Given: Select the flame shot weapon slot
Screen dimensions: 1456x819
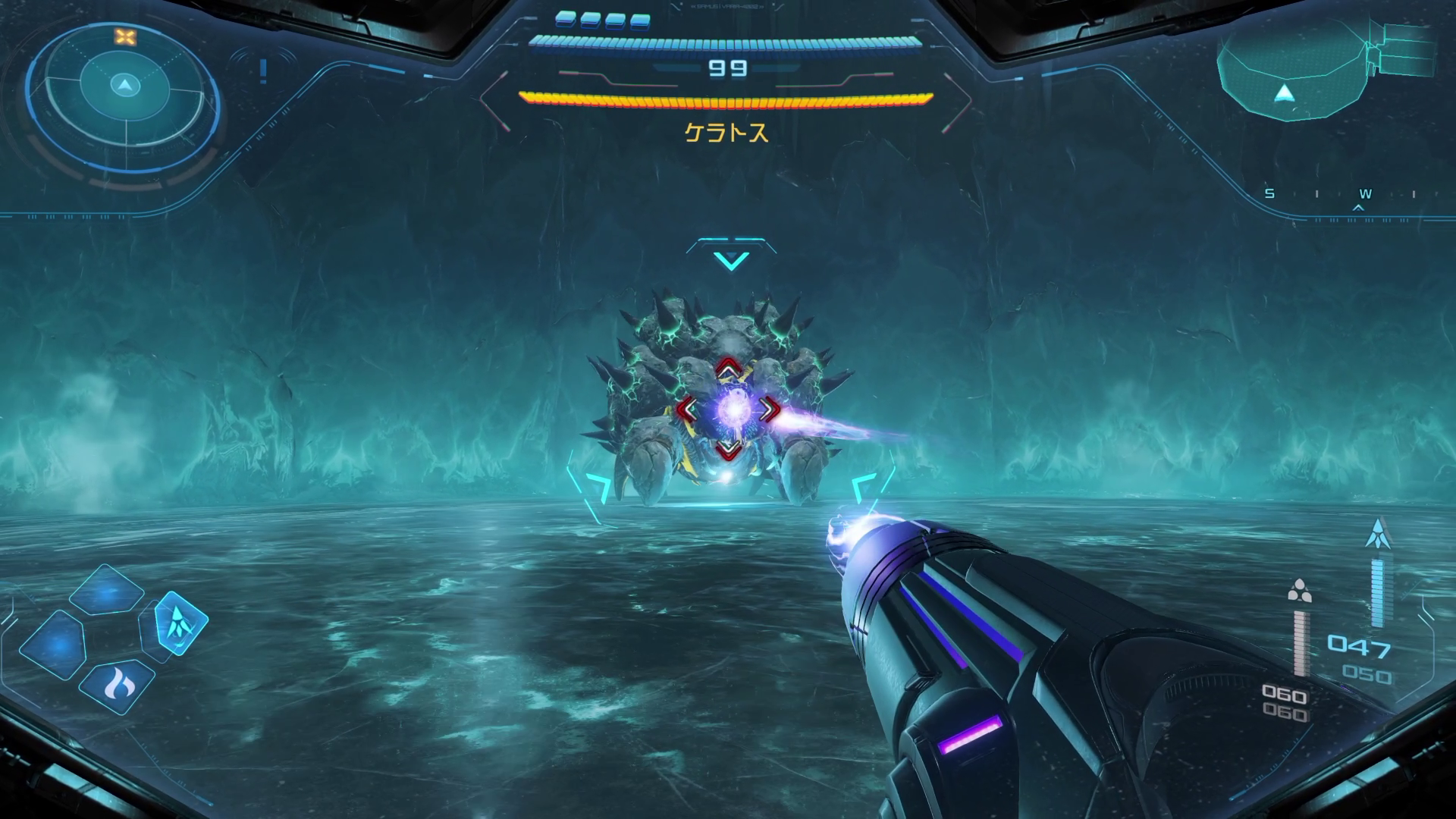Looking at the screenshot, I should (x=116, y=686).
